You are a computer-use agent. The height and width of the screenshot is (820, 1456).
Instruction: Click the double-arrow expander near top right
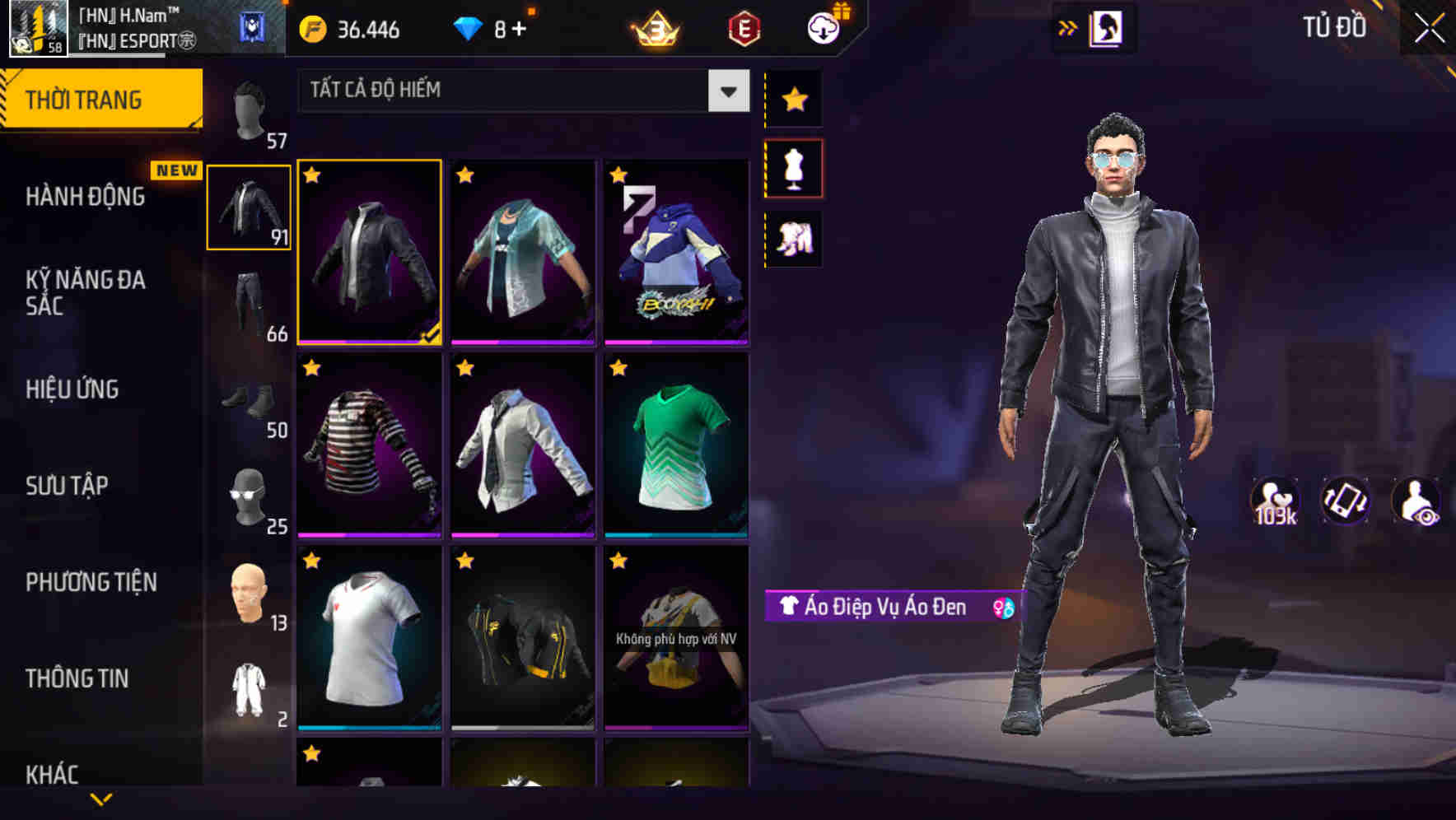tap(1069, 26)
